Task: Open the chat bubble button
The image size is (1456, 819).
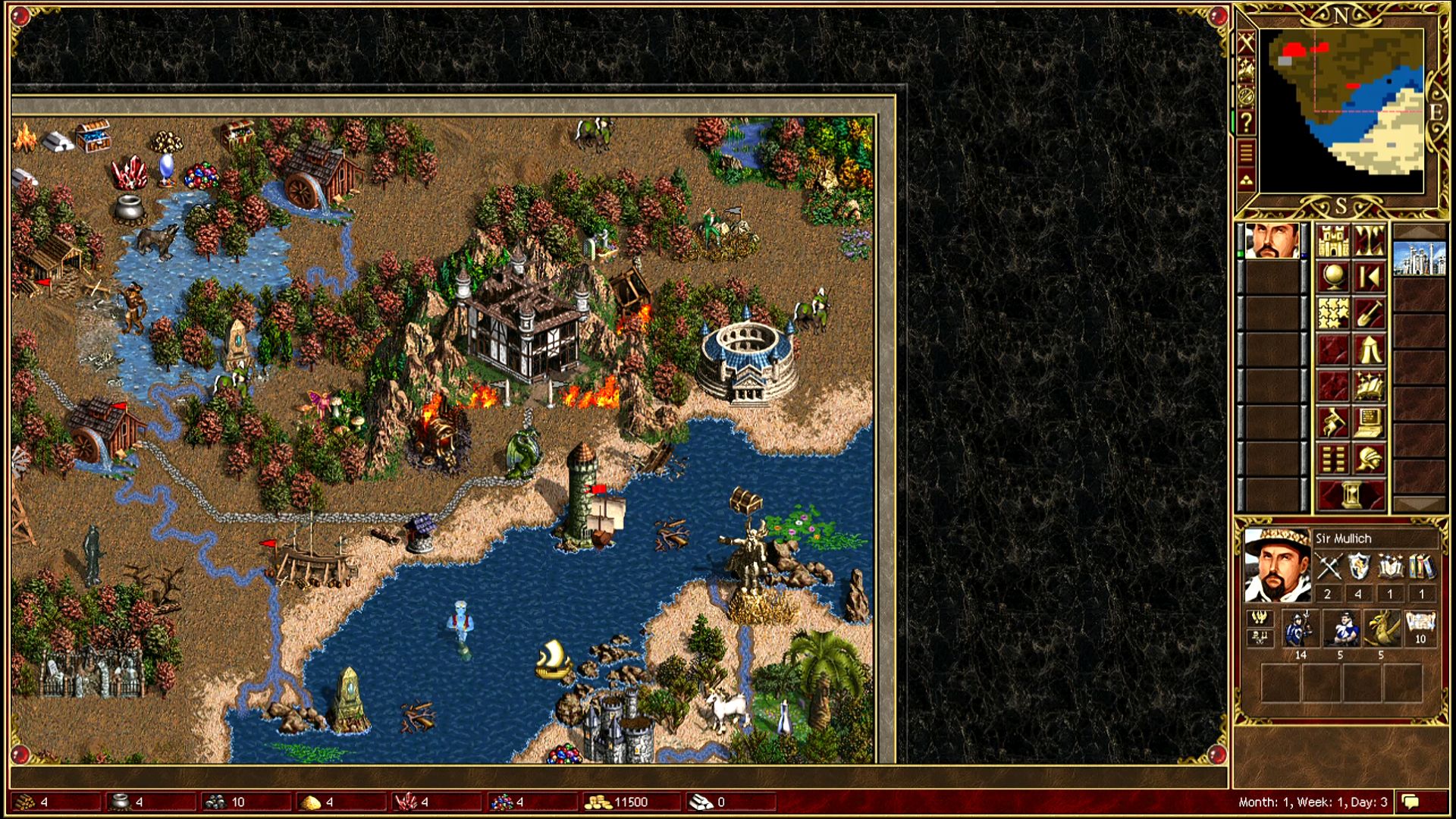Action: point(1411,802)
